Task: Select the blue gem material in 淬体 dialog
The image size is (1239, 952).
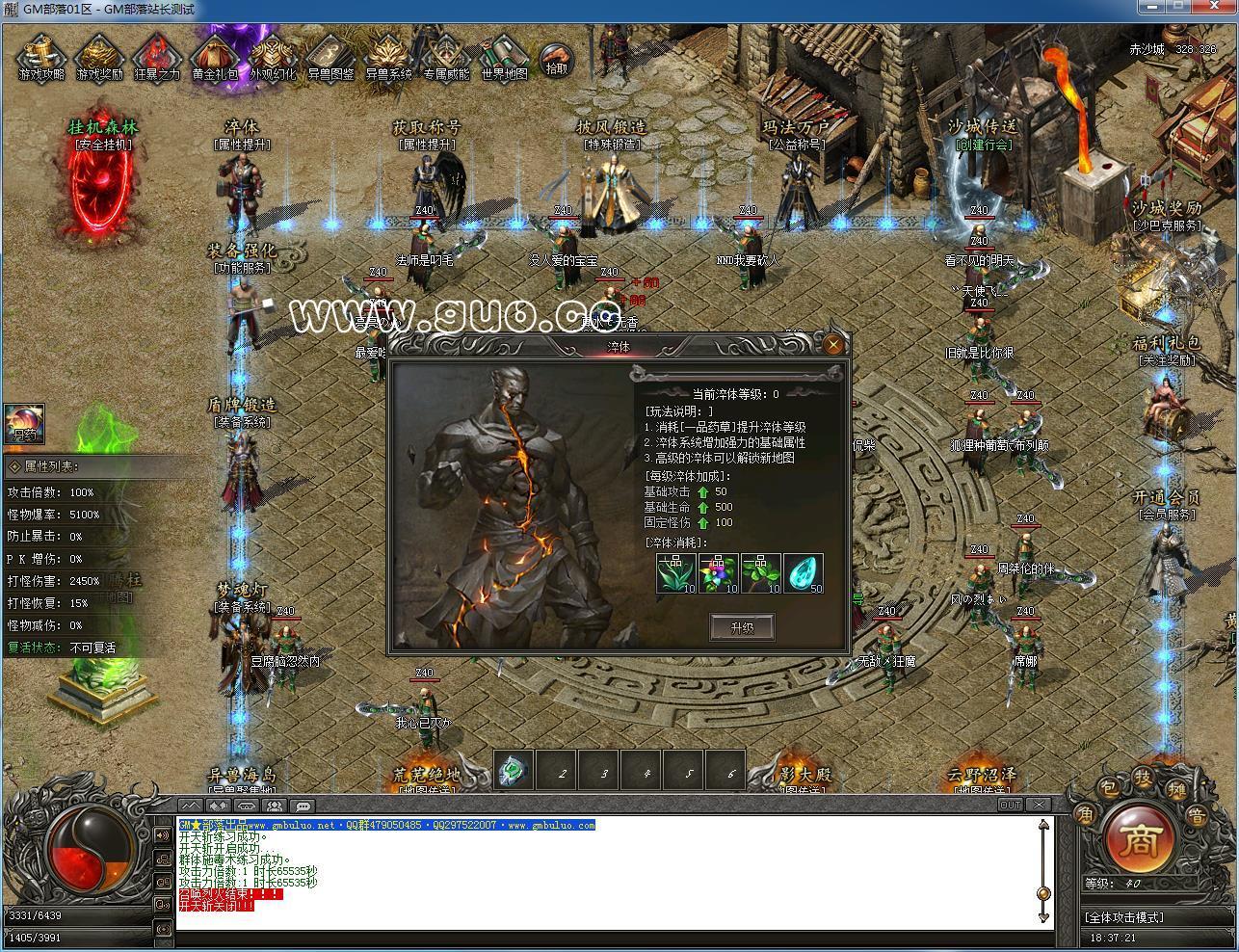Action: [804, 570]
